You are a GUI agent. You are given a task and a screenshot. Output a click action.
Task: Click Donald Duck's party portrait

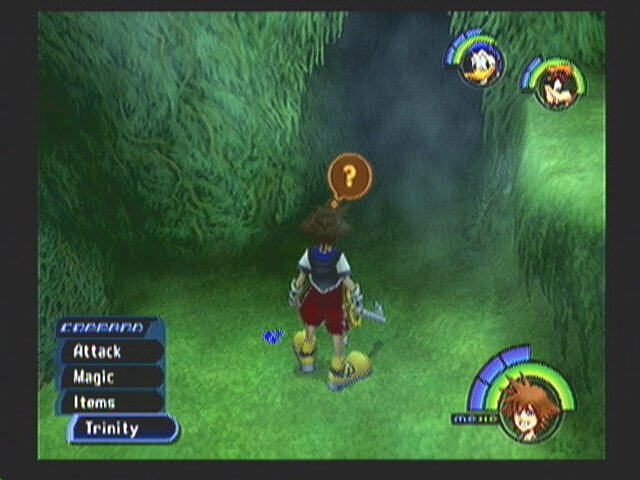coord(480,65)
